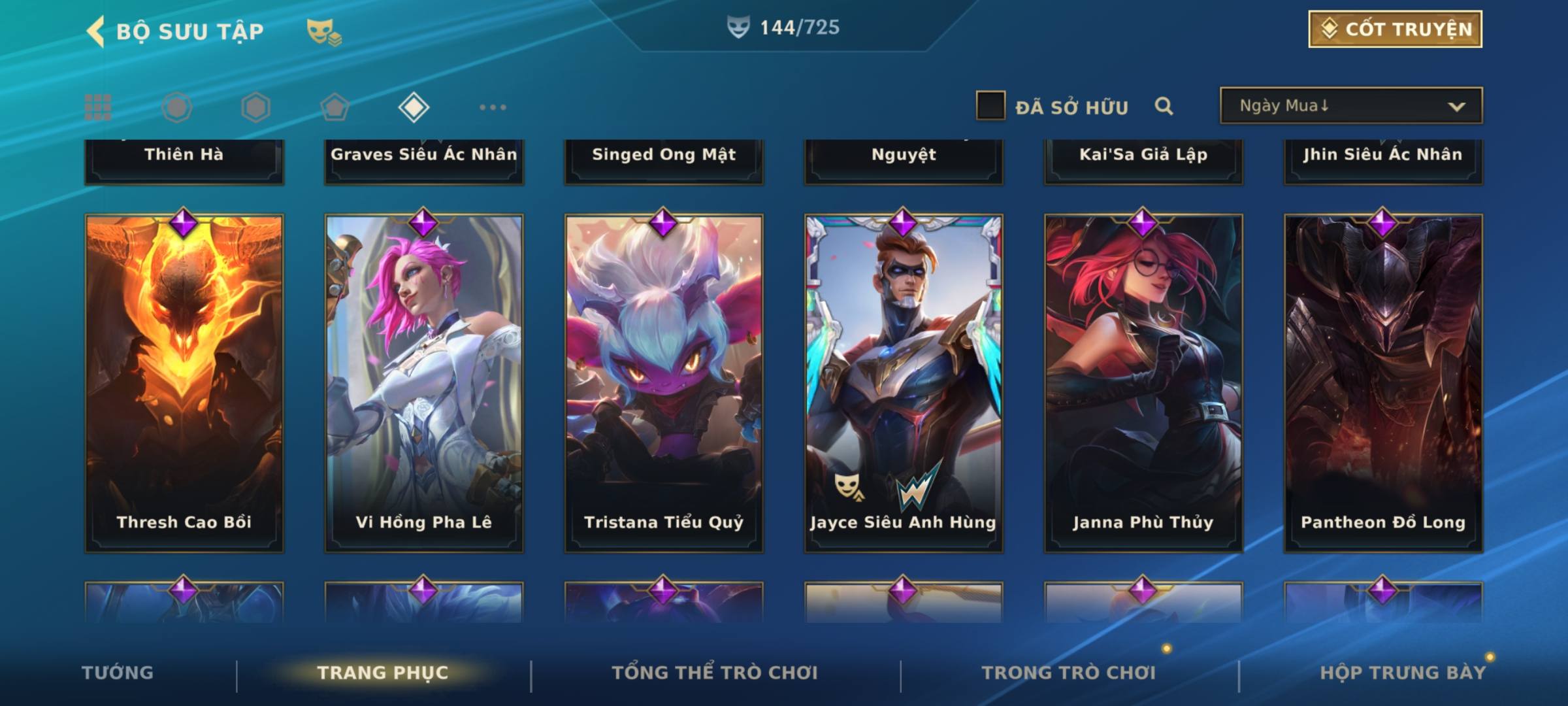Show the Hộp Trưng Bày tab
Viewport: 1568px width, 706px height.
pos(1403,673)
